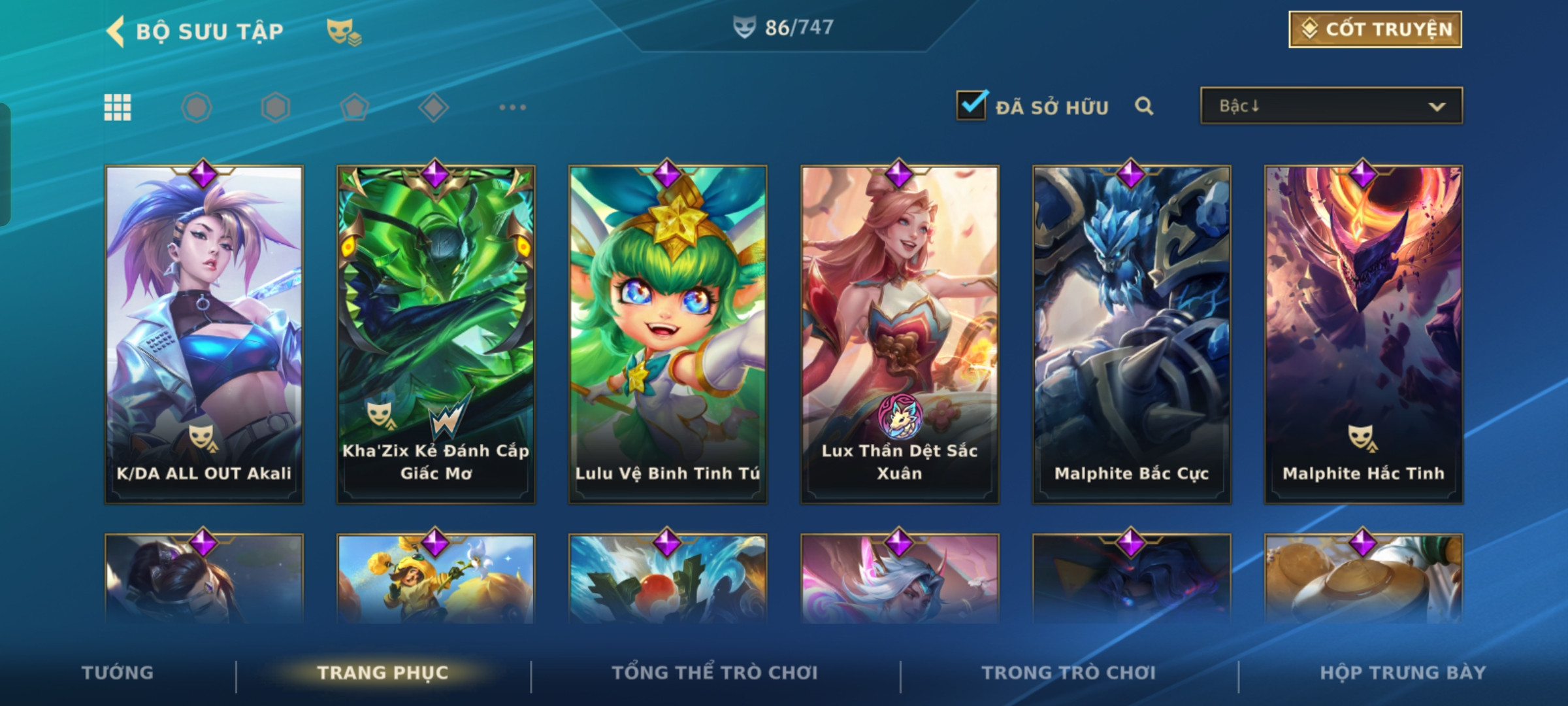Go to Trong Trò Chơi tab
This screenshot has height=706, width=1568.
(1069, 673)
